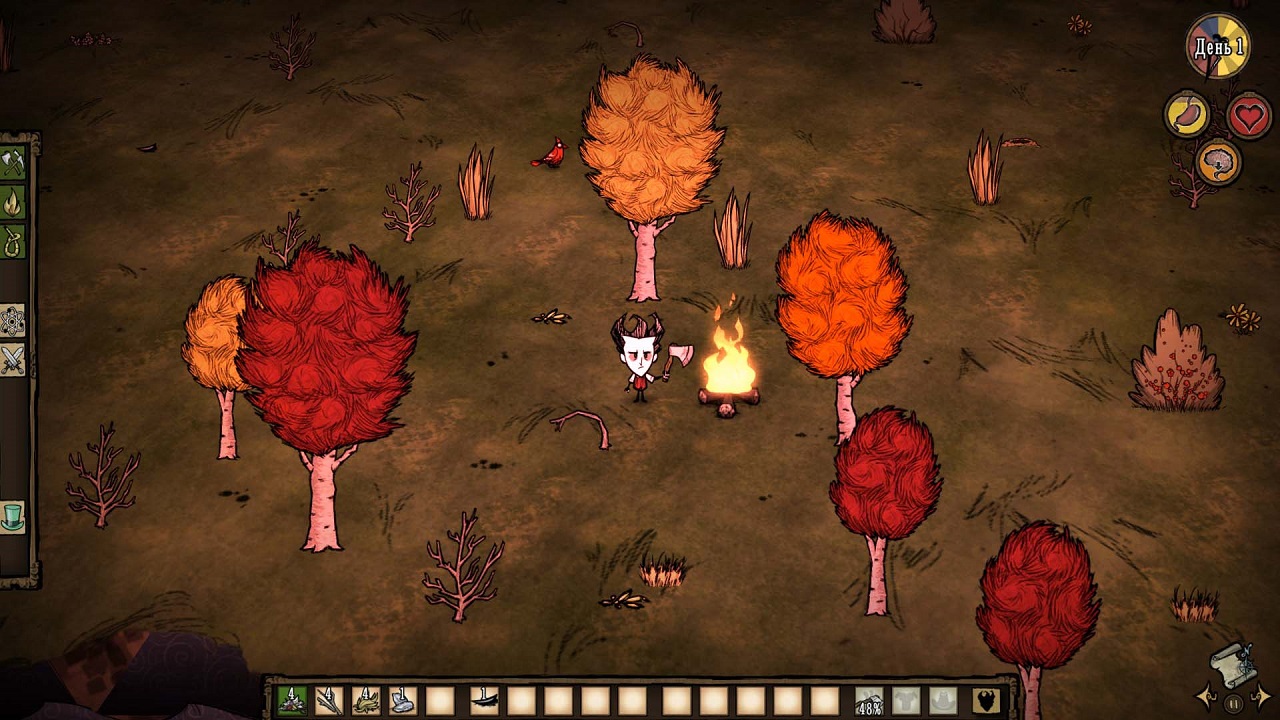The height and width of the screenshot is (720, 1280).
Task: Click the equipped axe hand slot
Action: 869,700
